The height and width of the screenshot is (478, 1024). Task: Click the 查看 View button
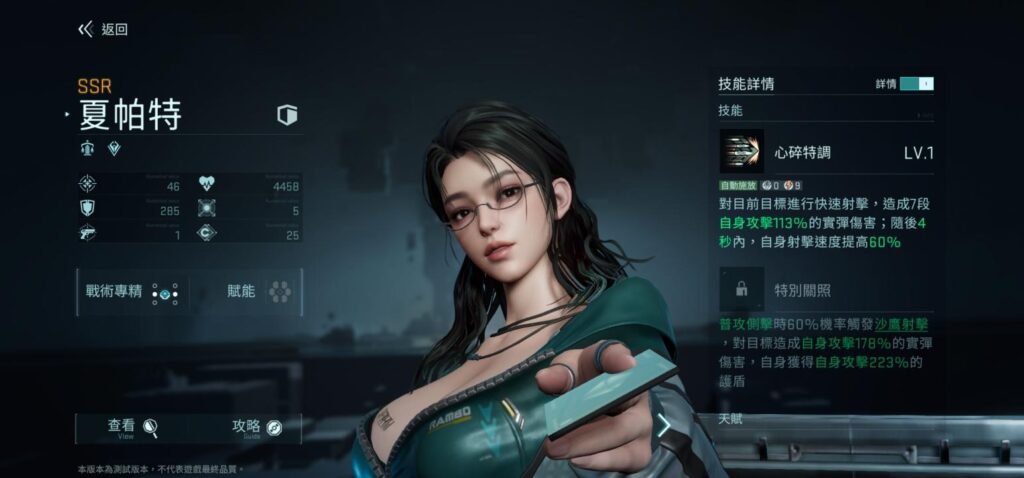133,427
